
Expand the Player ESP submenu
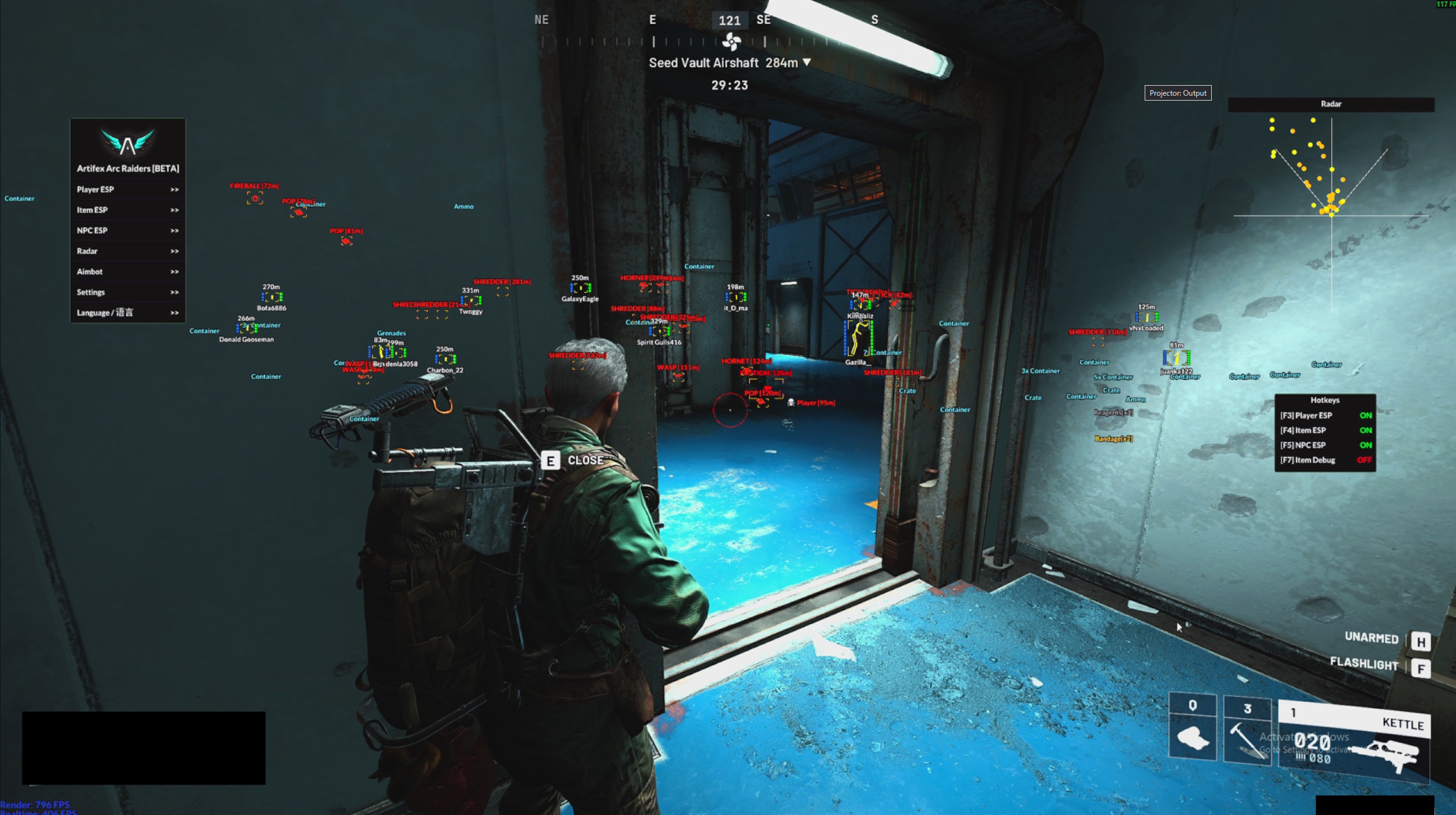pyautogui.click(x=127, y=189)
